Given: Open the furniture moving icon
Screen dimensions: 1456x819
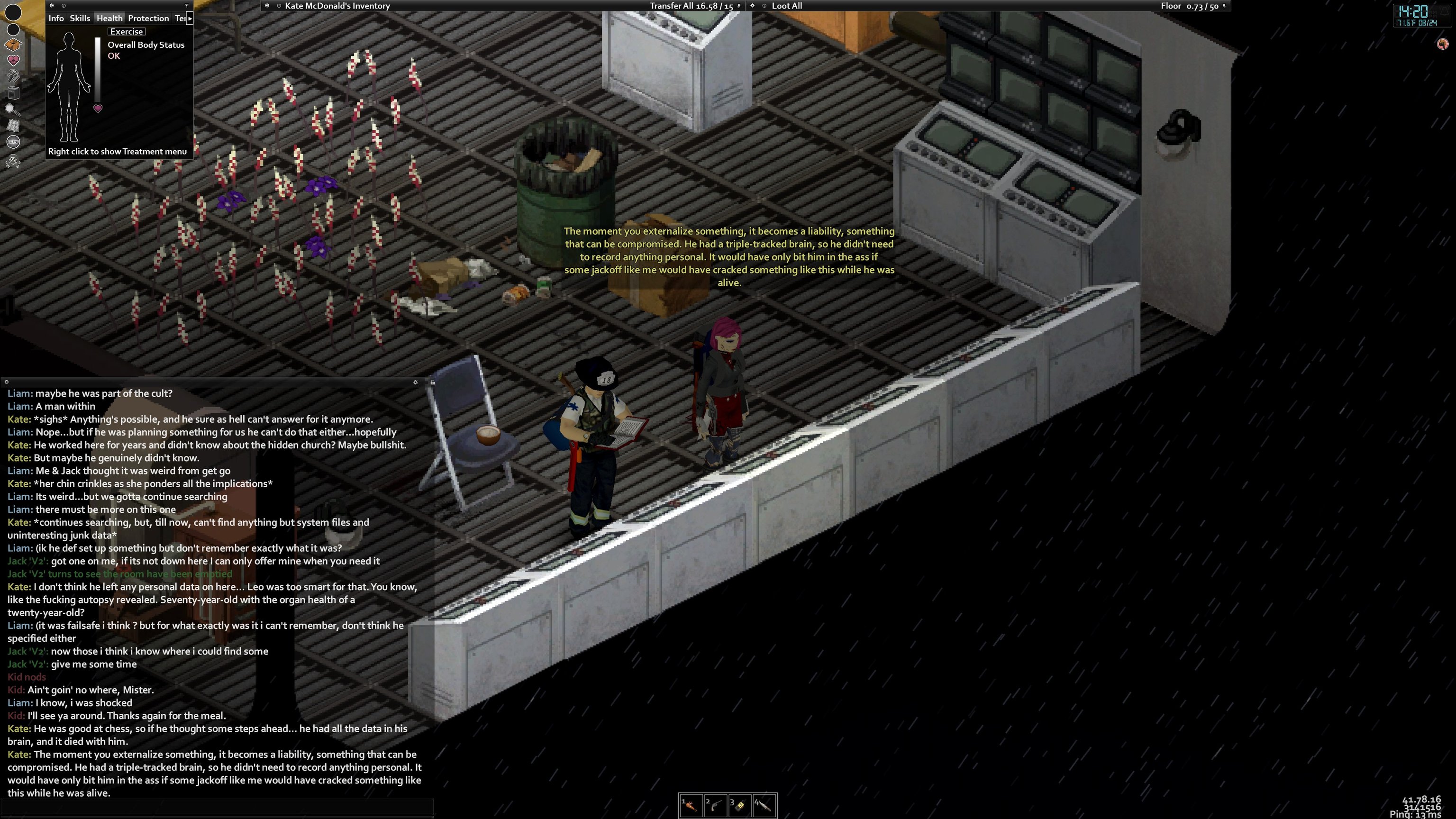Looking at the screenshot, I should (x=13, y=93).
